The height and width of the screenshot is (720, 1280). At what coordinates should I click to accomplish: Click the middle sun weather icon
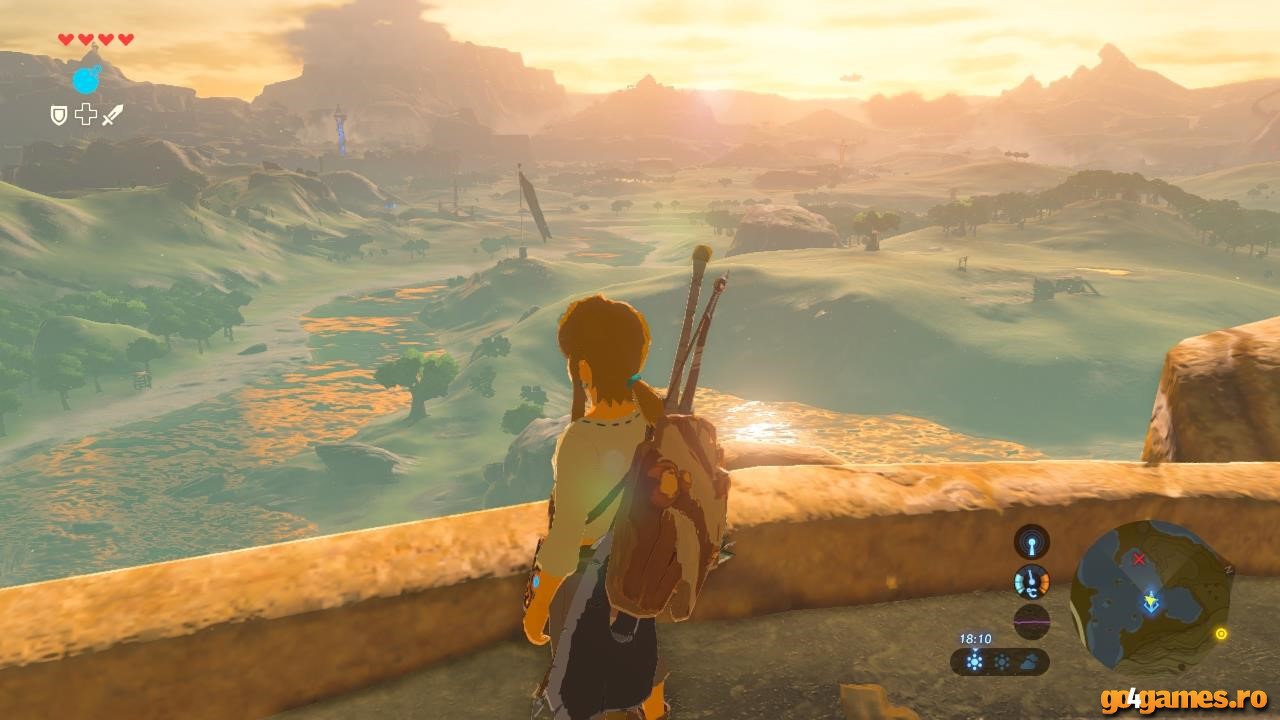[x=1003, y=661]
